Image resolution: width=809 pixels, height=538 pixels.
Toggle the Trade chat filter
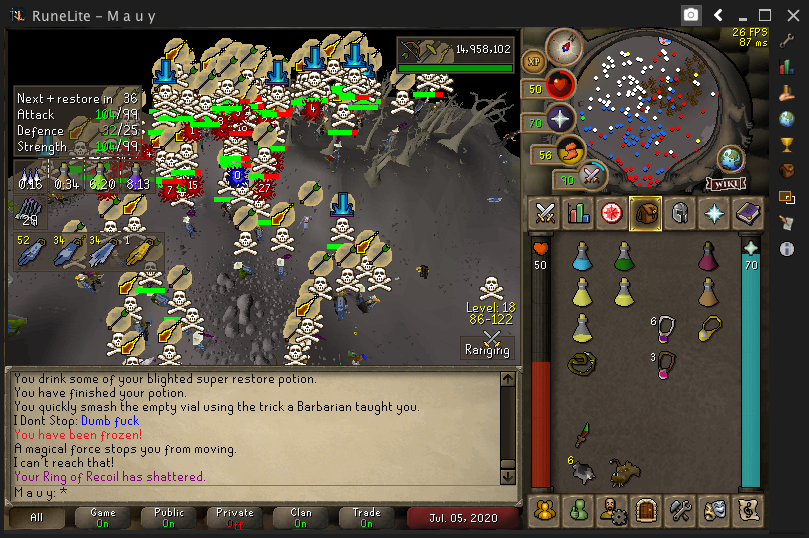tap(367, 518)
